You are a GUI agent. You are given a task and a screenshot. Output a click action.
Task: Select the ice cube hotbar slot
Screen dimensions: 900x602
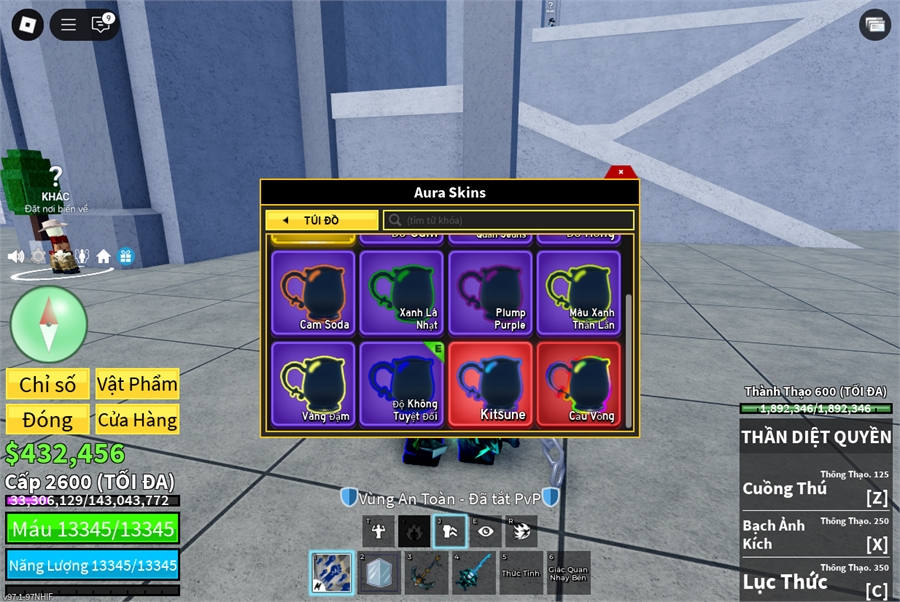coord(380,573)
